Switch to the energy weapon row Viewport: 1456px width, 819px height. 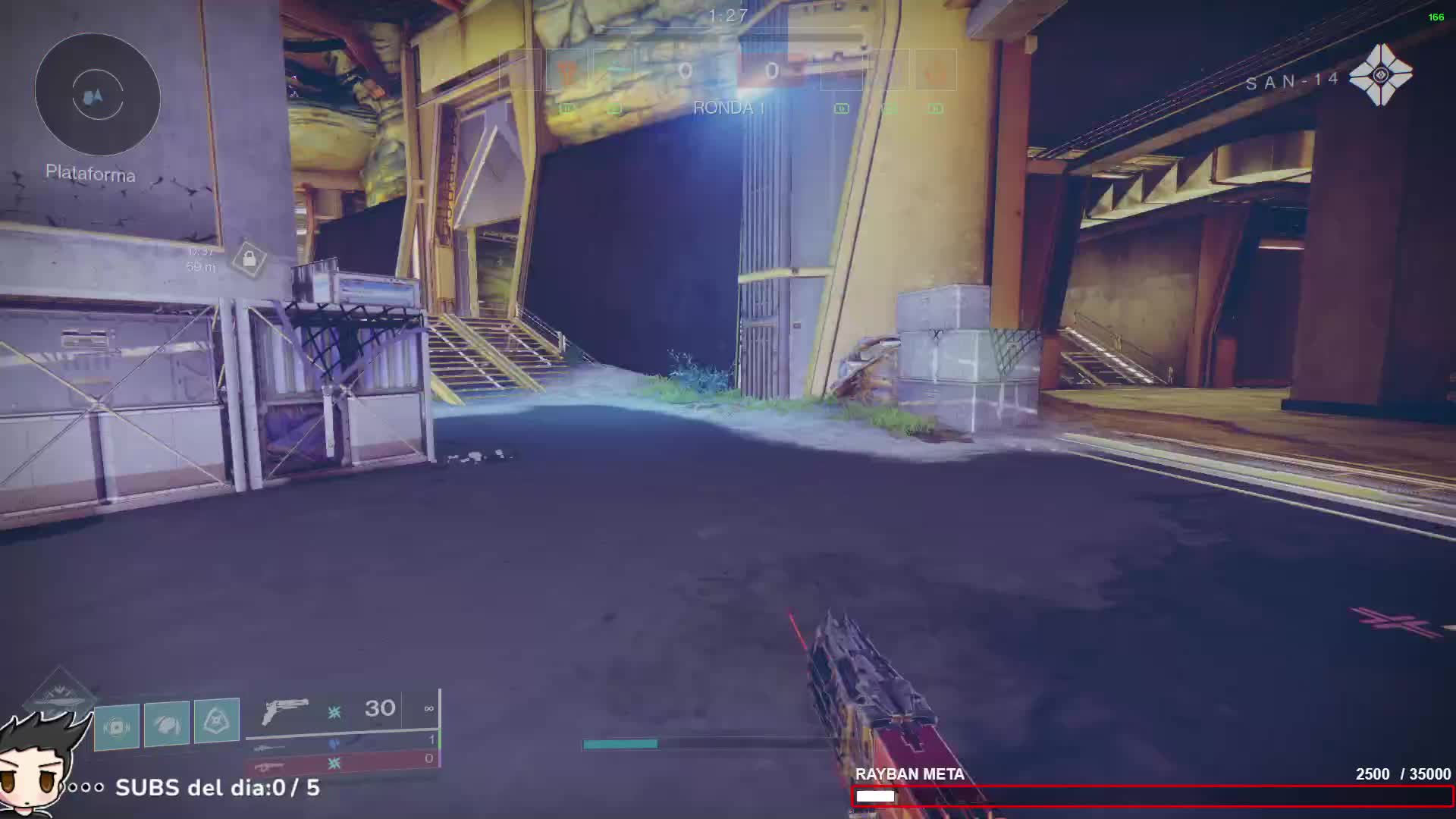[x=343, y=742]
